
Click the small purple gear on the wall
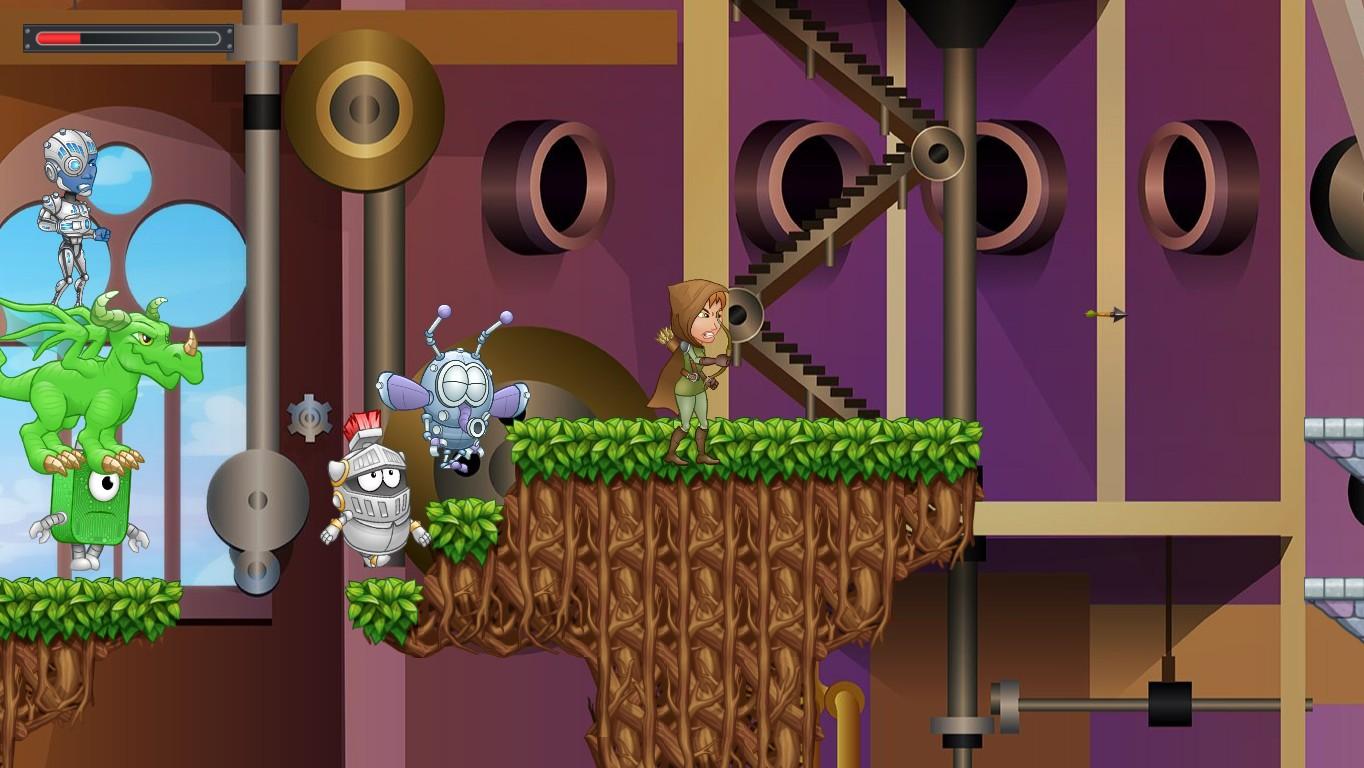311,417
